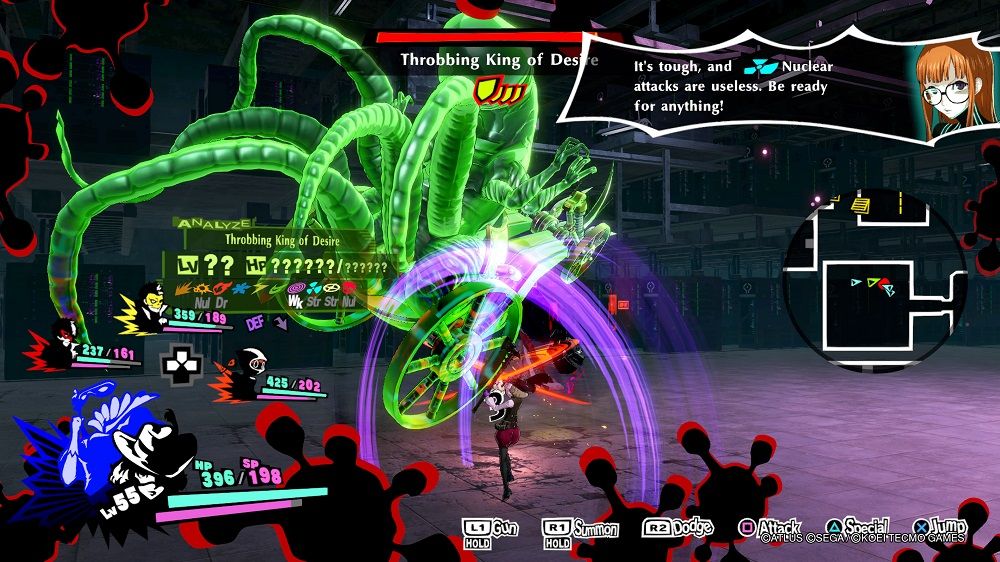This screenshot has height=562, width=1000.
Task: Select the yellow marker on the minimap
Action: (861, 205)
